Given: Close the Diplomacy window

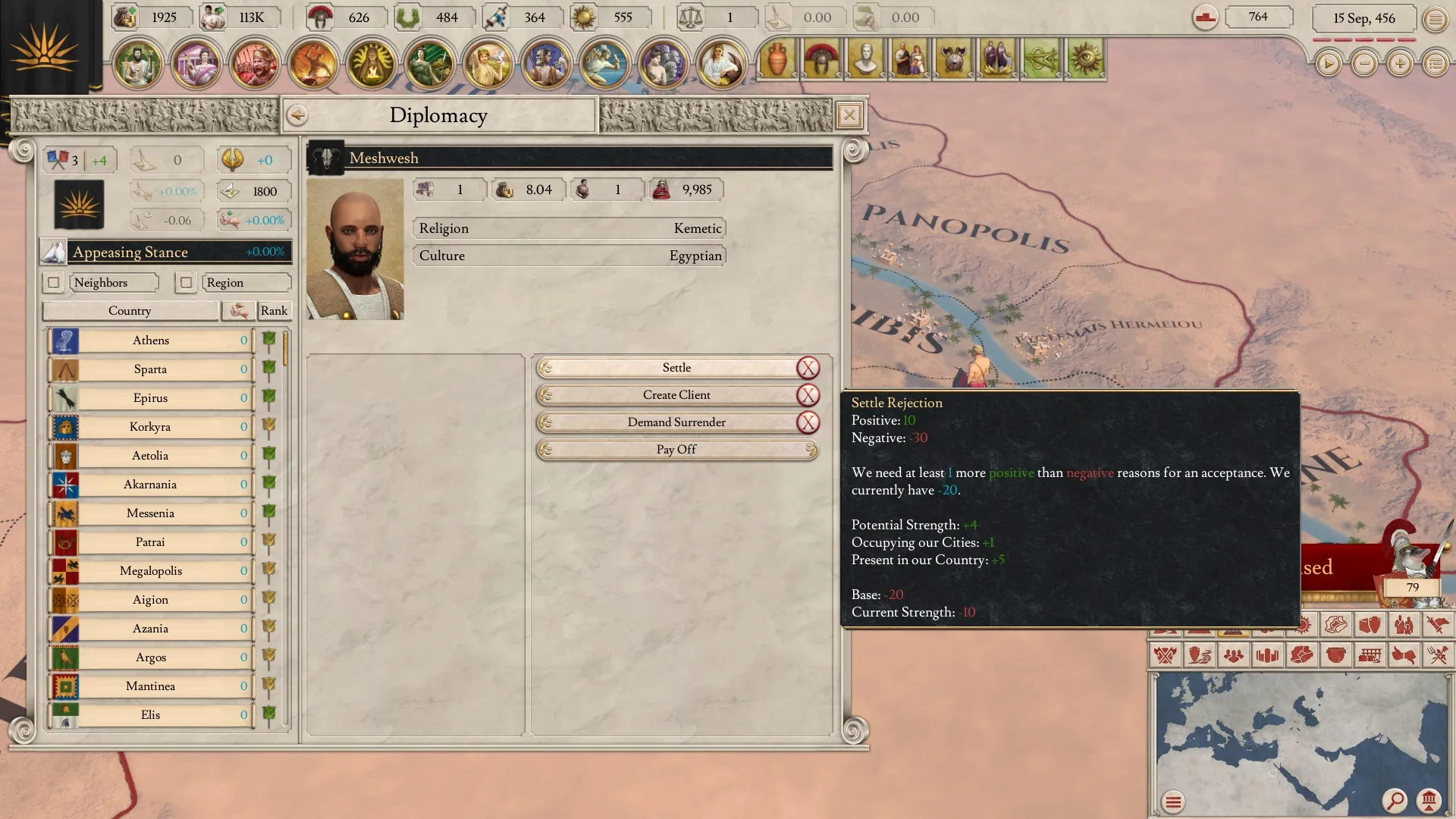Looking at the screenshot, I should (849, 115).
